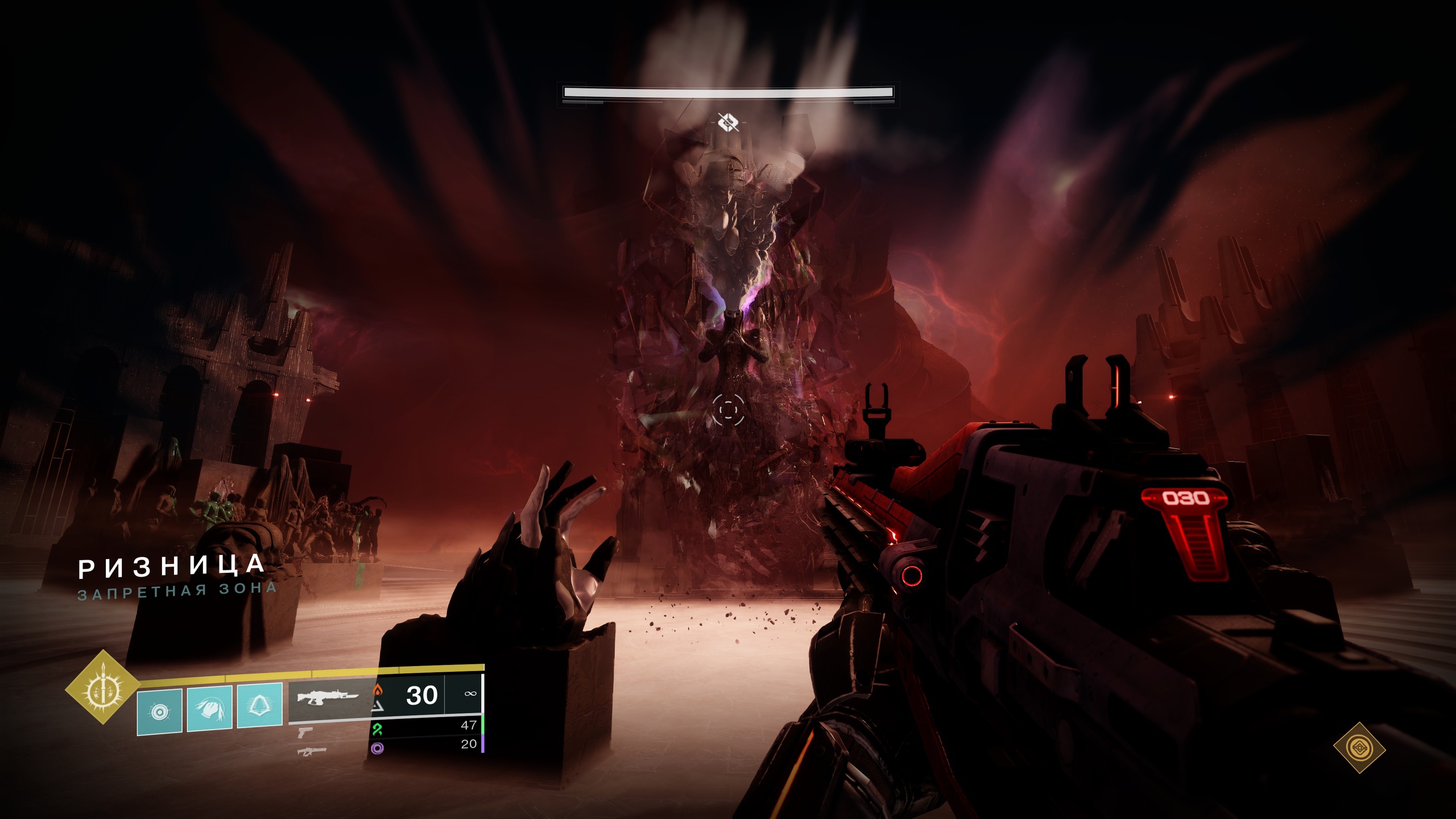Screen dimensions: 1456x819
Task: Activate the golden super ability diamond
Action: [x=103, y=687]
